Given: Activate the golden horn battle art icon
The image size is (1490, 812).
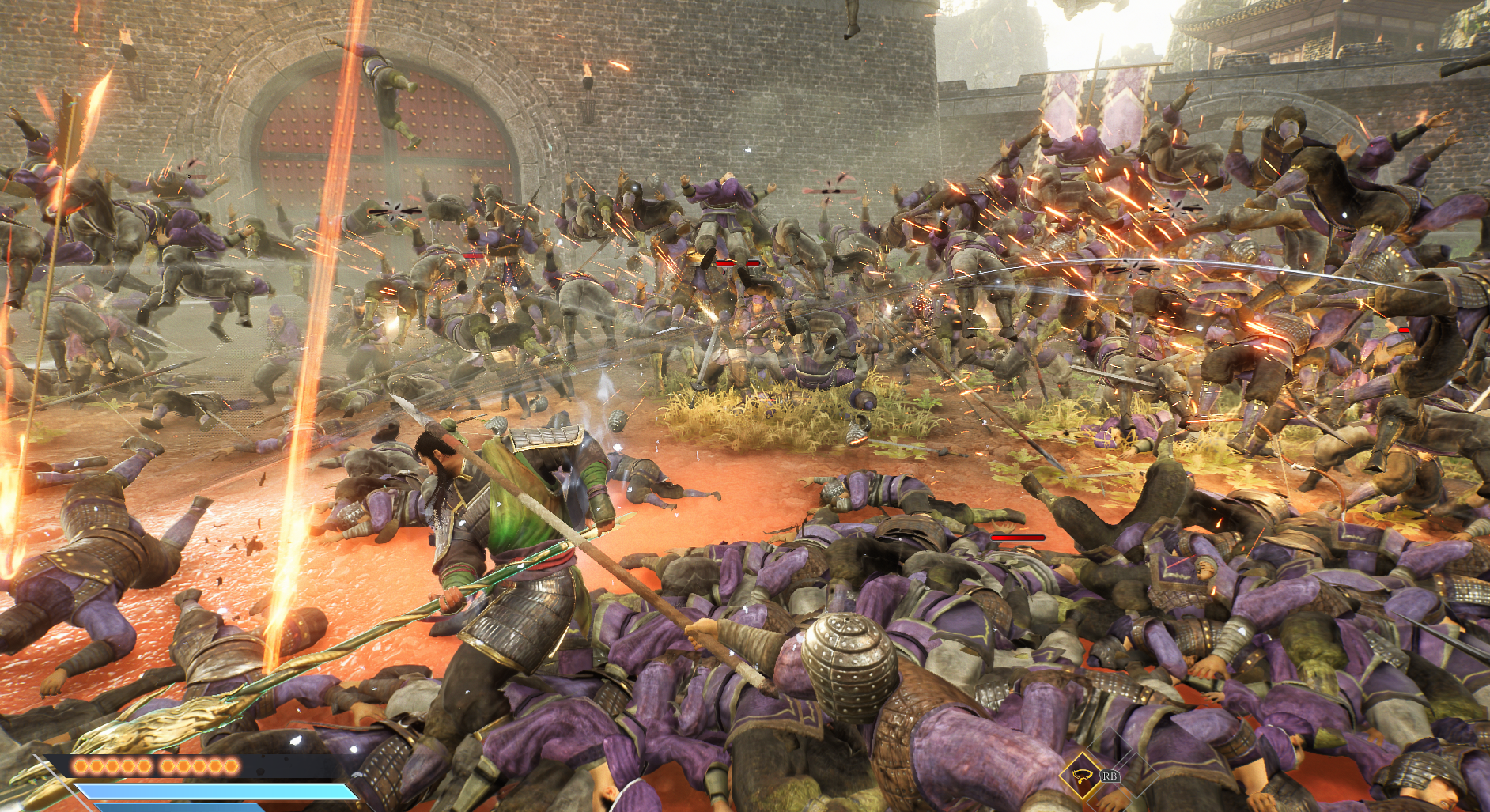Looking at the screenshot, I should coord(1083,776).
